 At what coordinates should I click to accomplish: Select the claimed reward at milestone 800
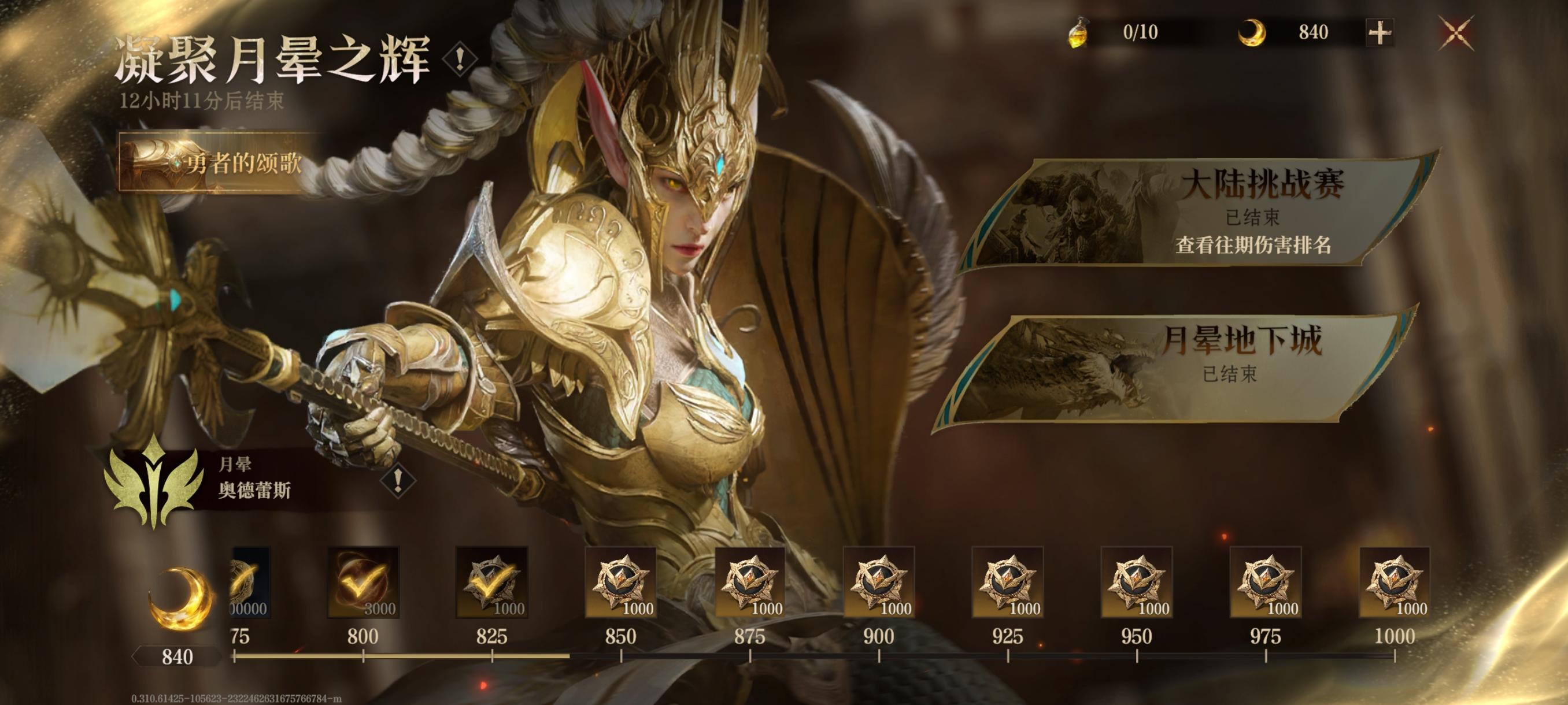(x=364, y=582)
